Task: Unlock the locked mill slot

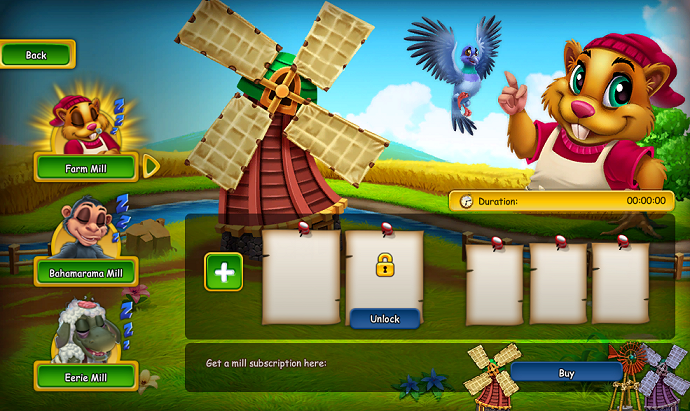Action: coord(384,319)
